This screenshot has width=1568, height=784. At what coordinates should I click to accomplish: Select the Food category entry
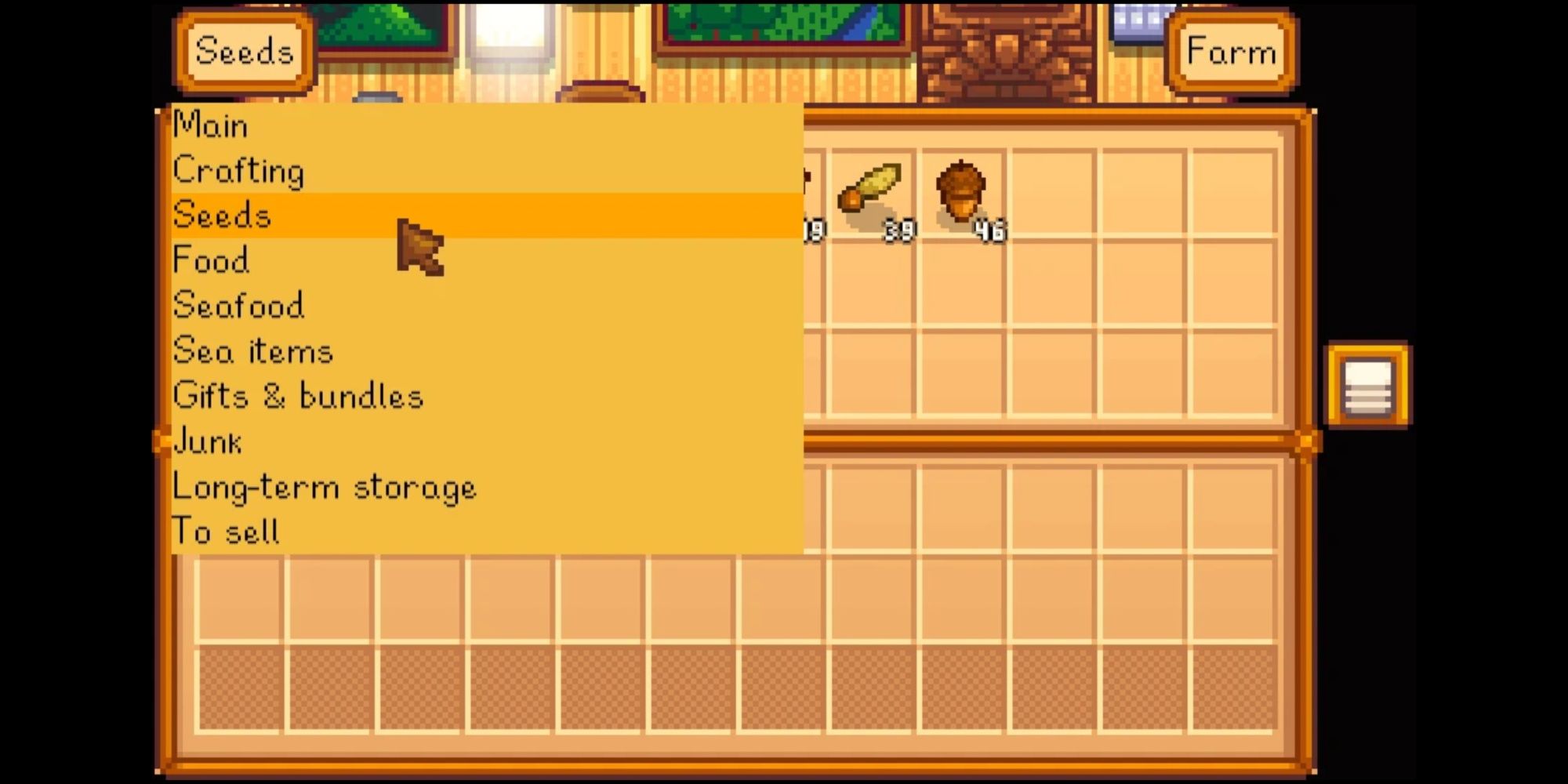(x=210, y=260)
